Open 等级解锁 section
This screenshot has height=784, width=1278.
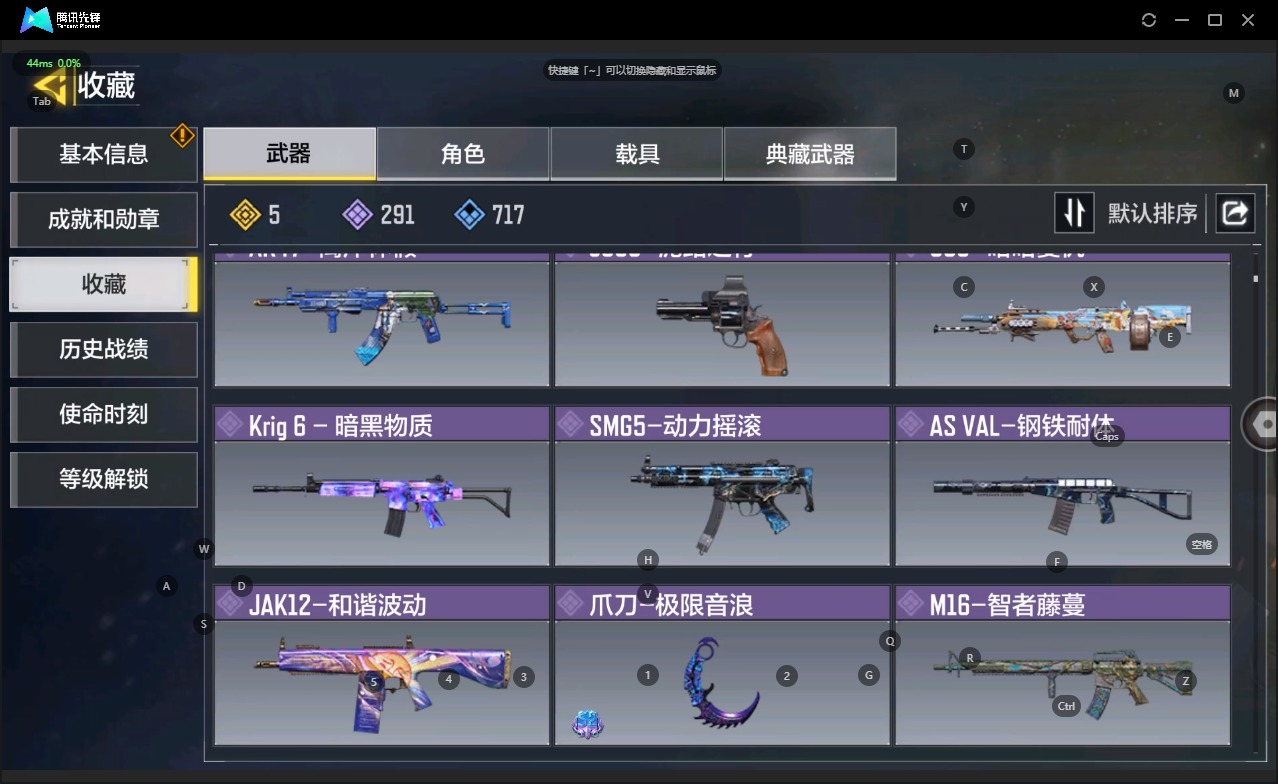103,479
